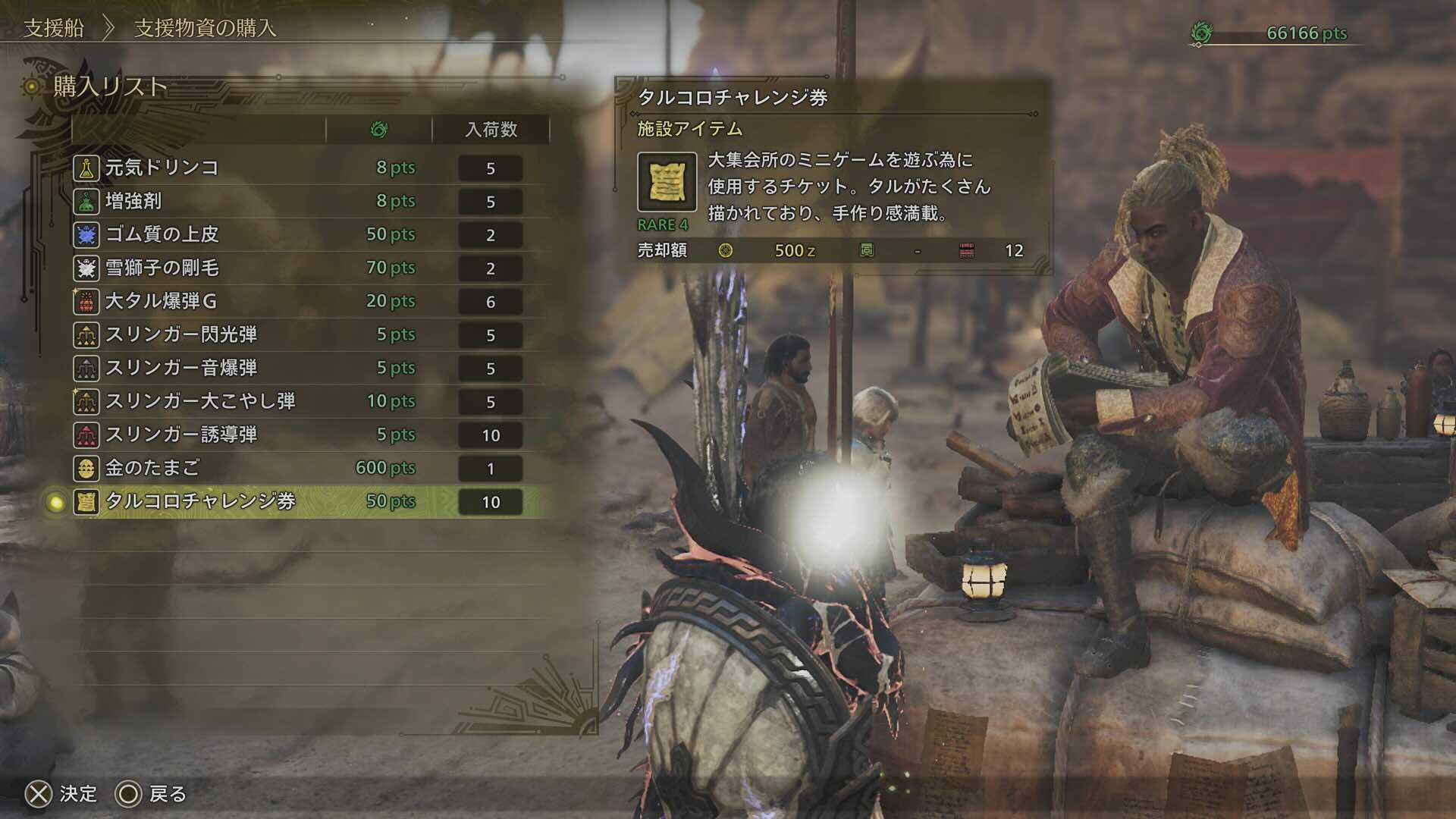Select the 金のたまご golden egg icon
1456x819 pixels.
86,469
